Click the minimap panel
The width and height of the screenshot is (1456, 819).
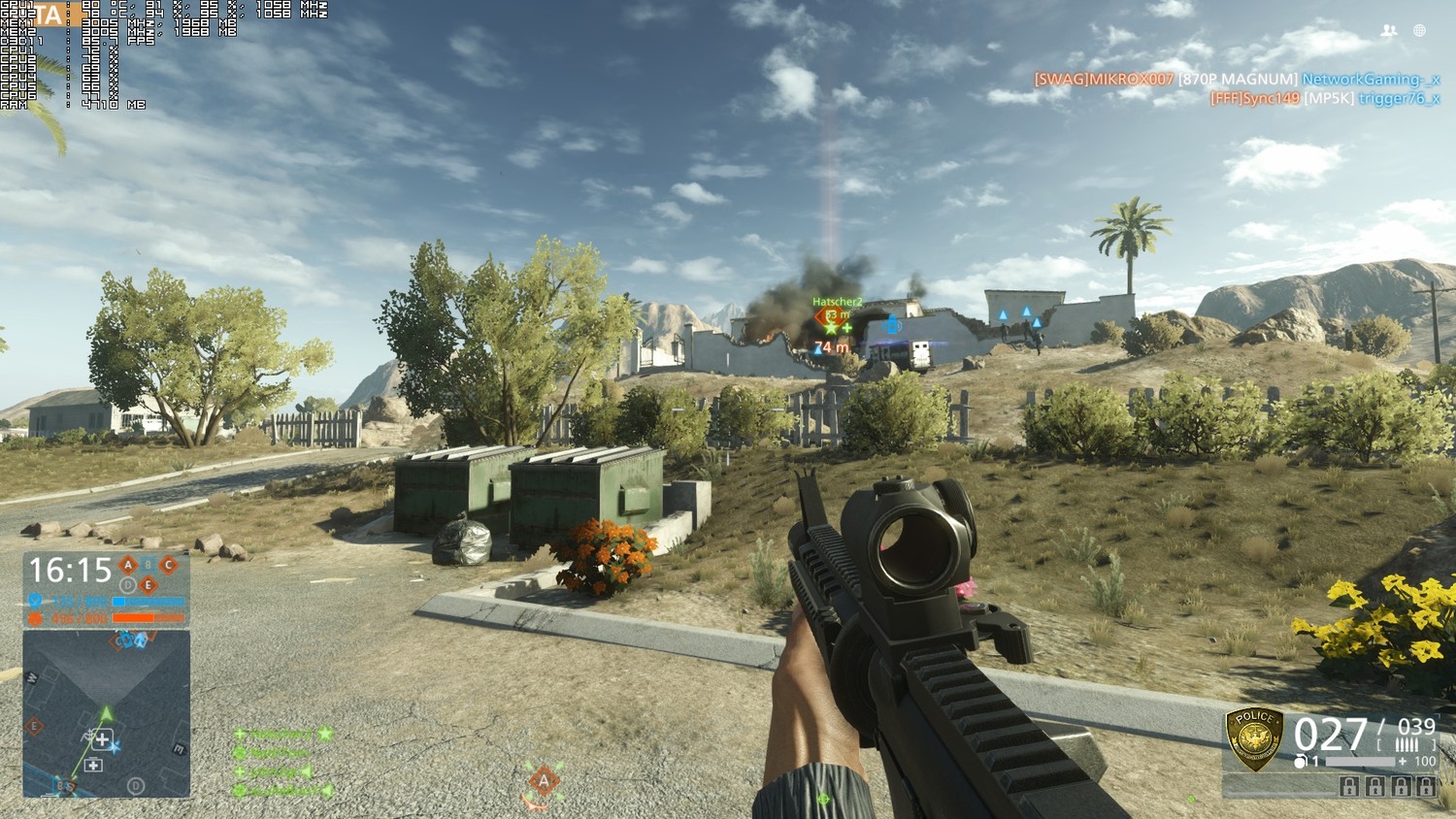click(x=107, y=713)
